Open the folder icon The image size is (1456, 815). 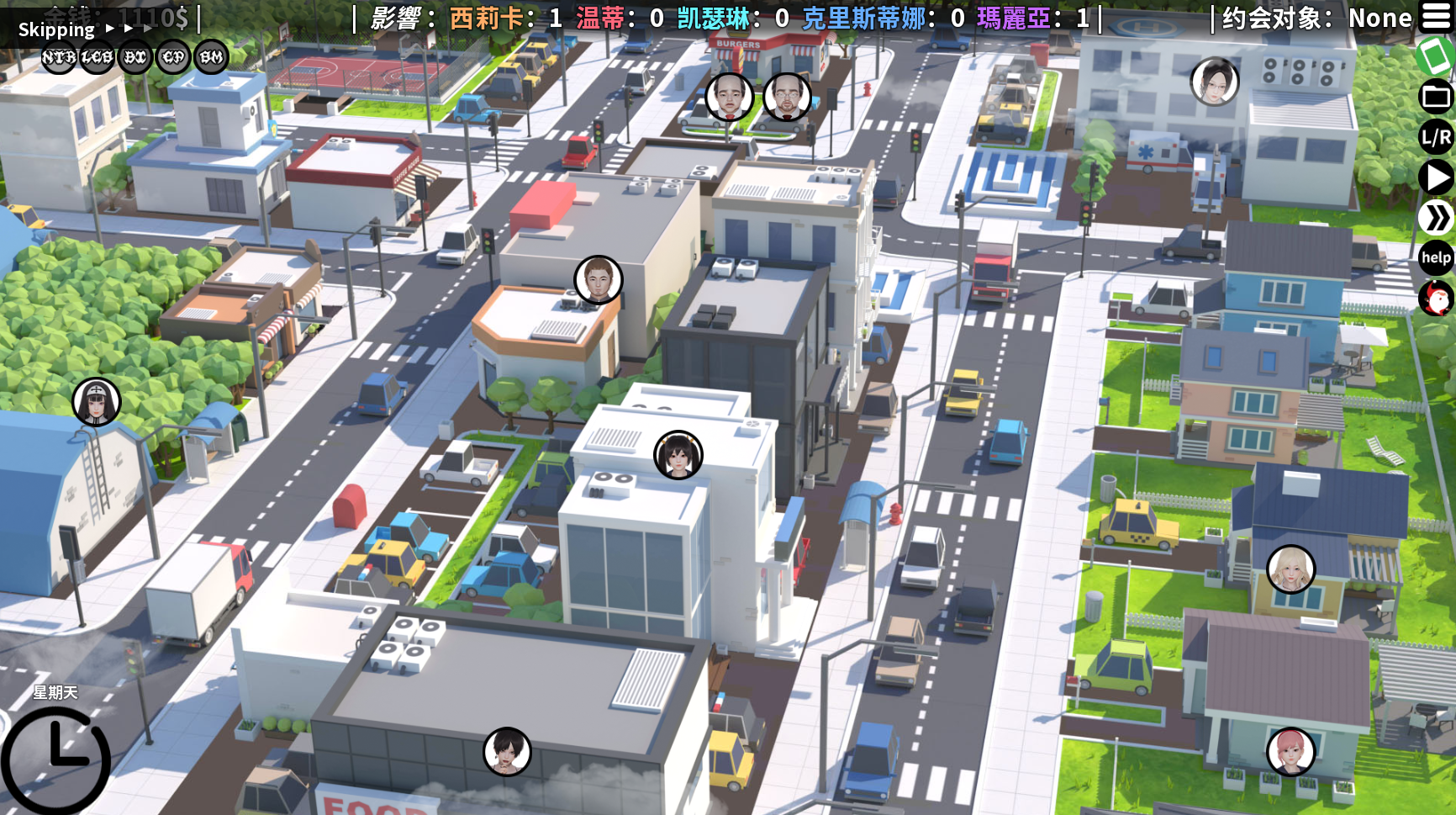(x=1436, y=98)
